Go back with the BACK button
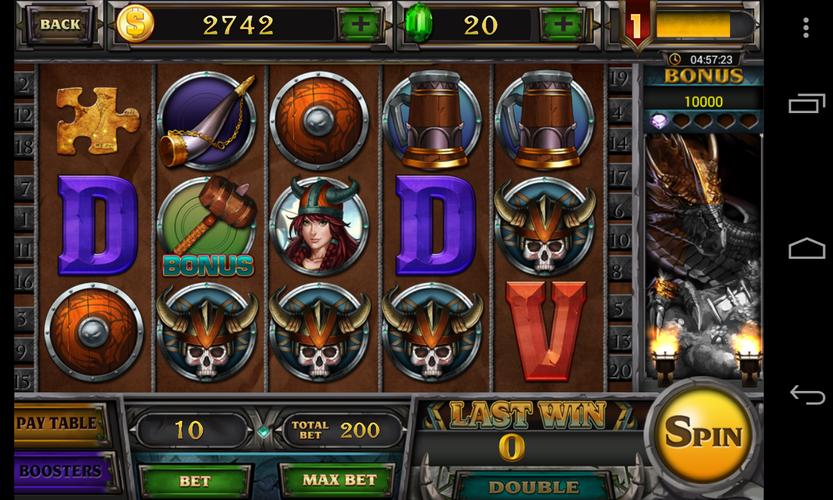Image resolution: width=833 pixels, height=500 pixels. (x=60, y=24)
